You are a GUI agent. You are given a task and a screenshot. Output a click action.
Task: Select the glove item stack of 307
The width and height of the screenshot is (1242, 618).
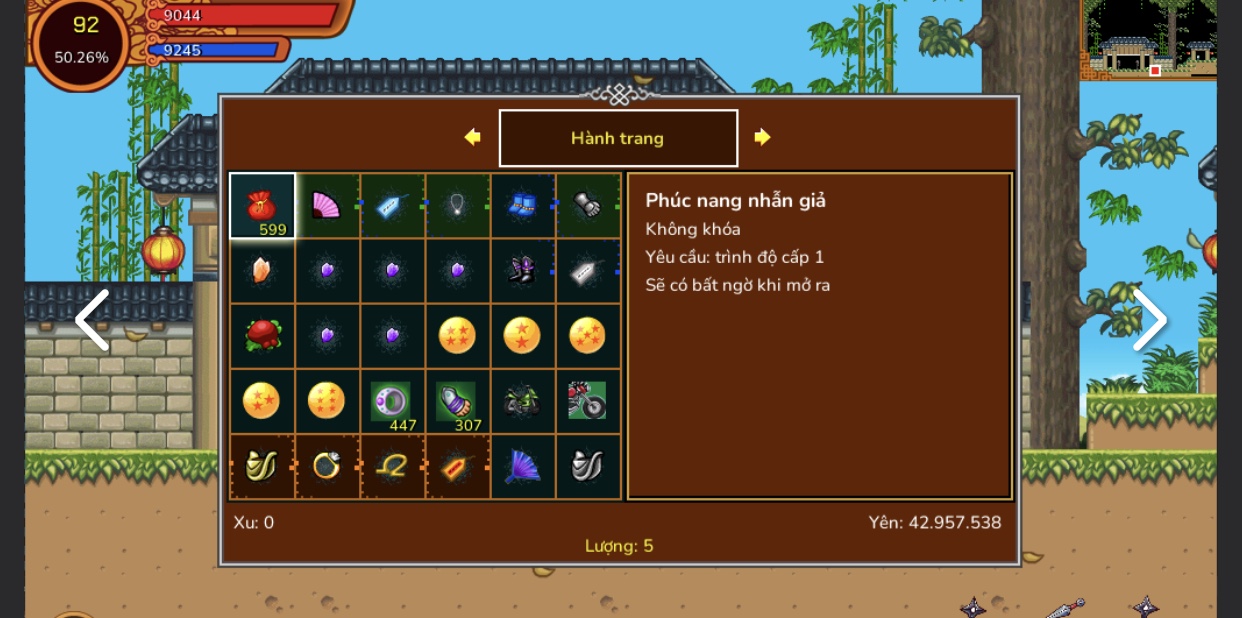coord(457,401)
